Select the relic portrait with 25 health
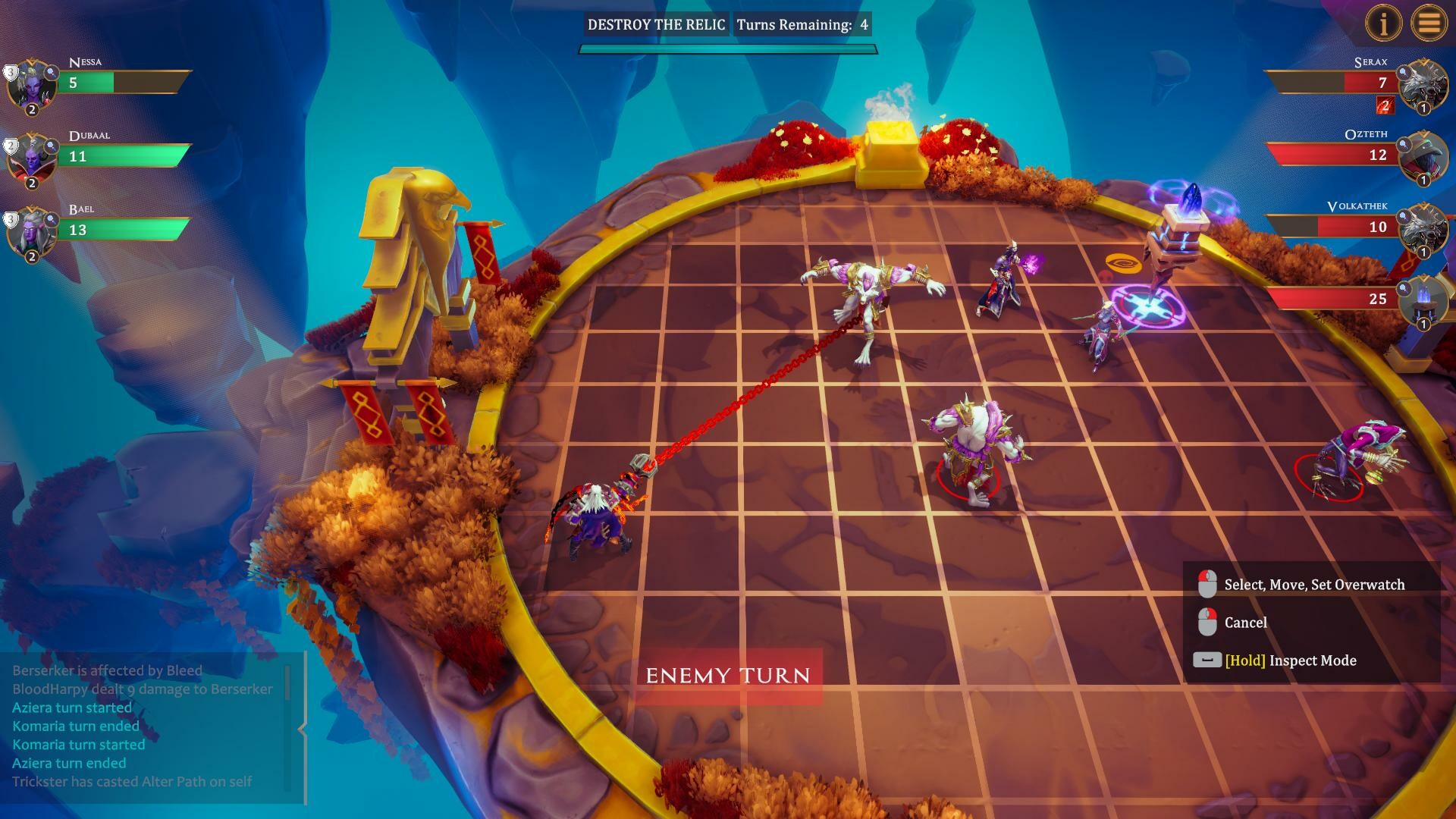The width and height of the screenshot is (1456, 819). coord(1424,303)
